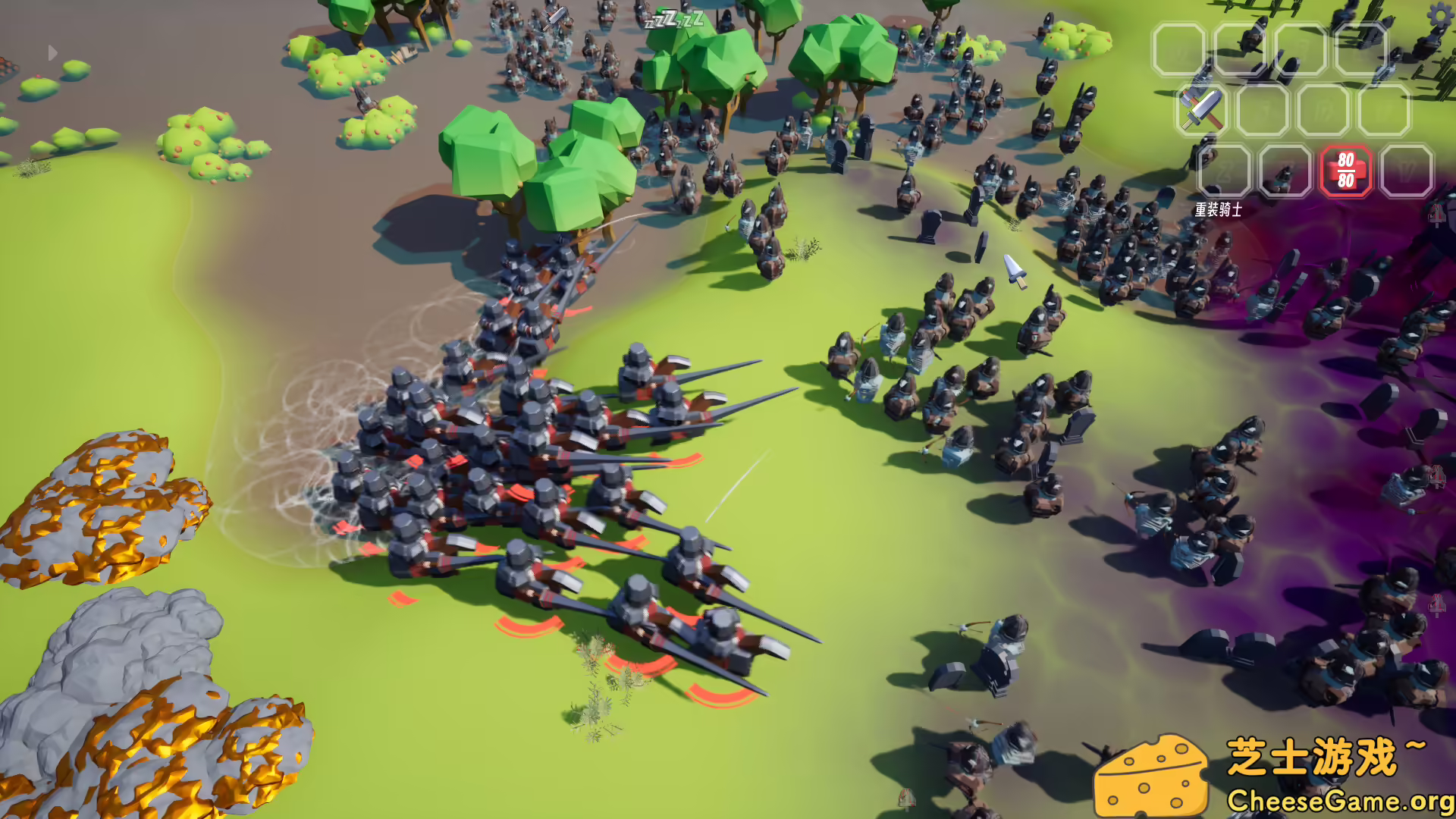Screen dimensions: 1456x819
Task: Select the unit slot marked V
Action: coord(1407,171)
